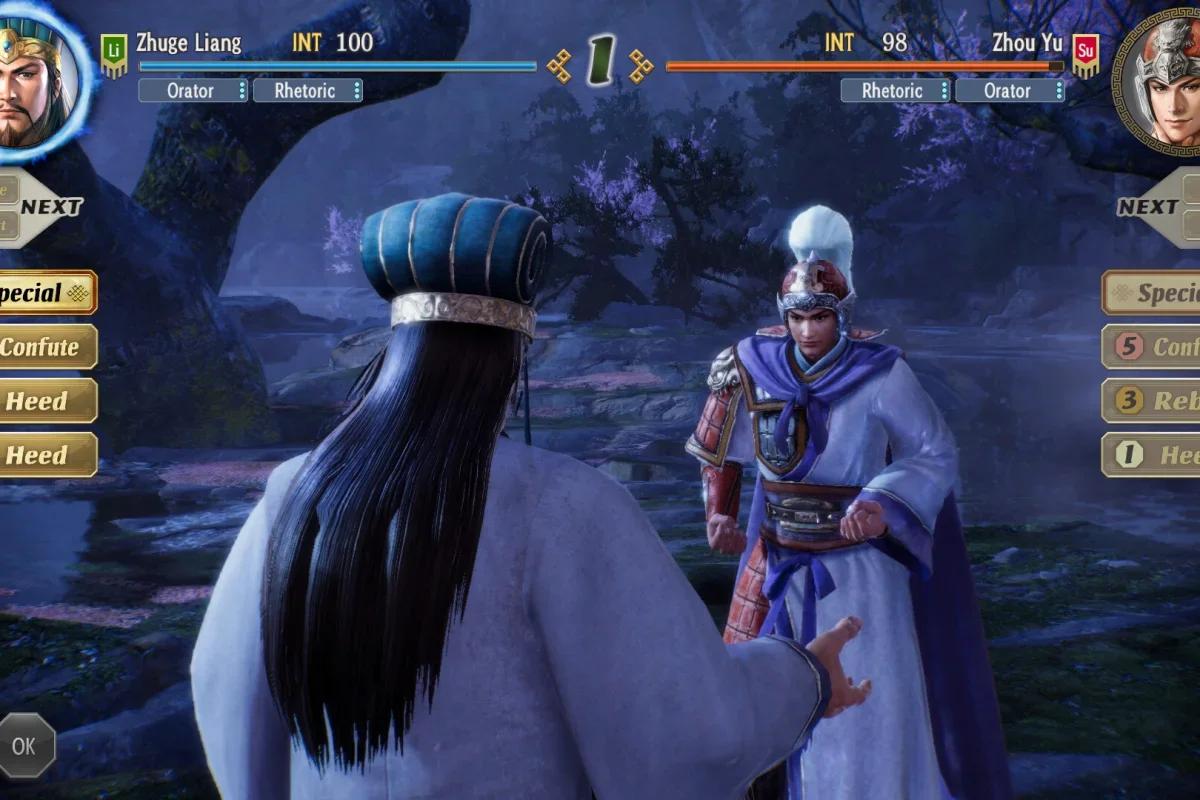Select Zhou Yu's Special card
This screenshot has height=800, width=1200.
tap(1153, 293)
